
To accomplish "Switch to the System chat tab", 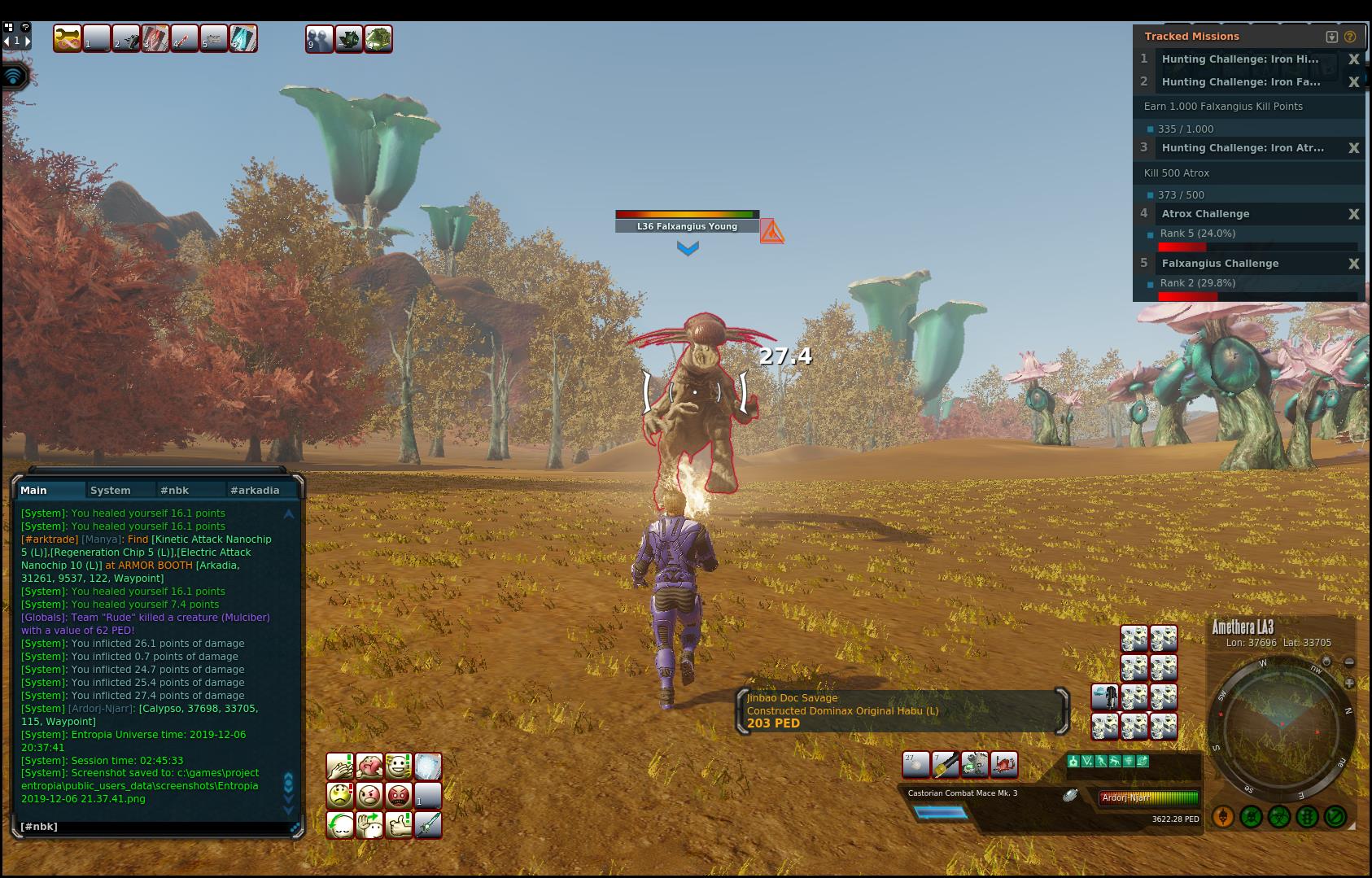I will 111,490.
